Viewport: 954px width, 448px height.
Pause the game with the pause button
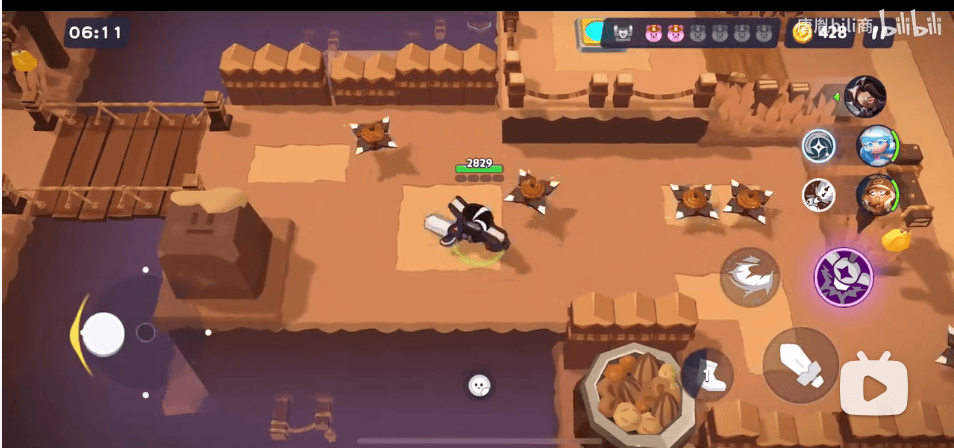[x=878, y=32]
